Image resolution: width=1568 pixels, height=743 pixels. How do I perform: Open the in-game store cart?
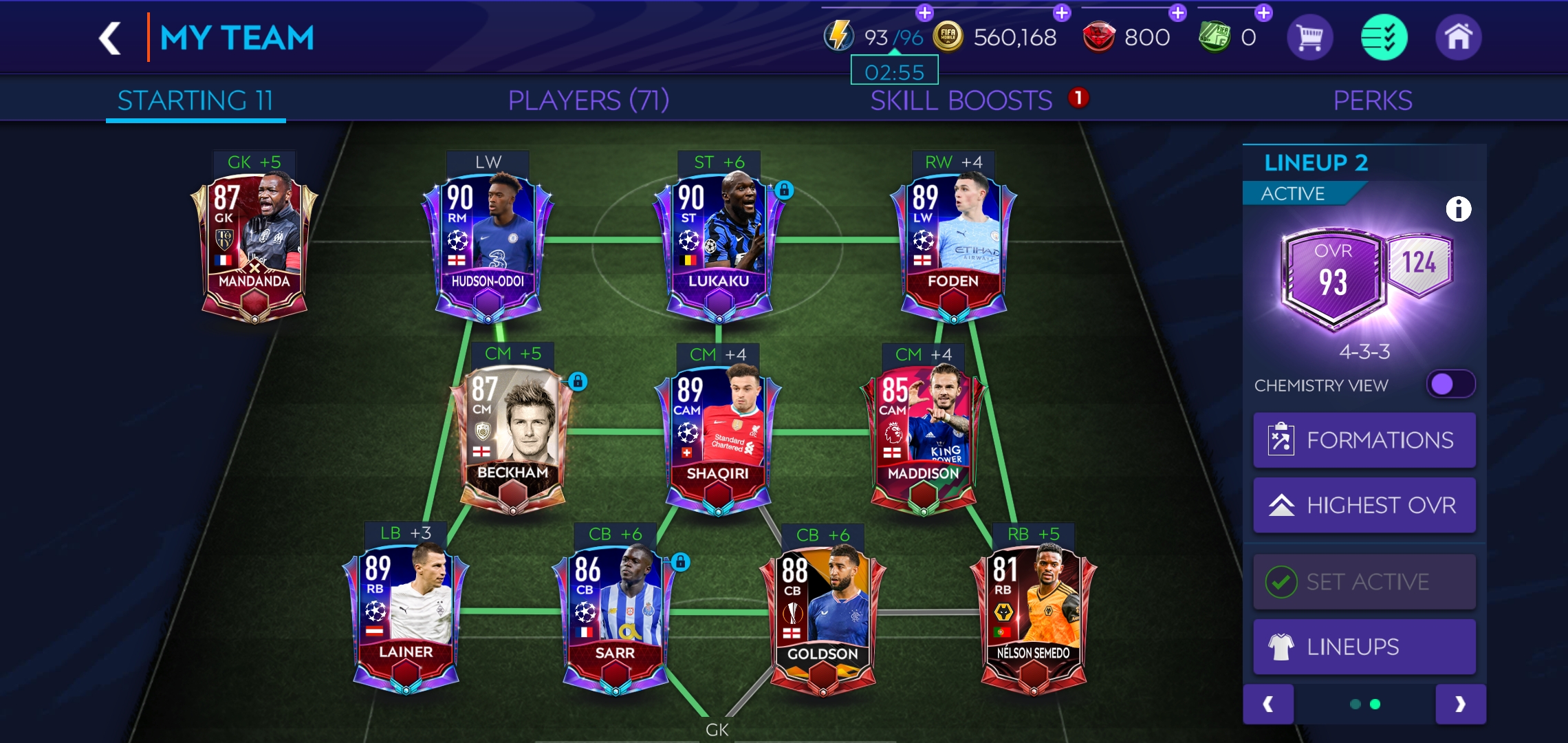(x=1309, y=36)
